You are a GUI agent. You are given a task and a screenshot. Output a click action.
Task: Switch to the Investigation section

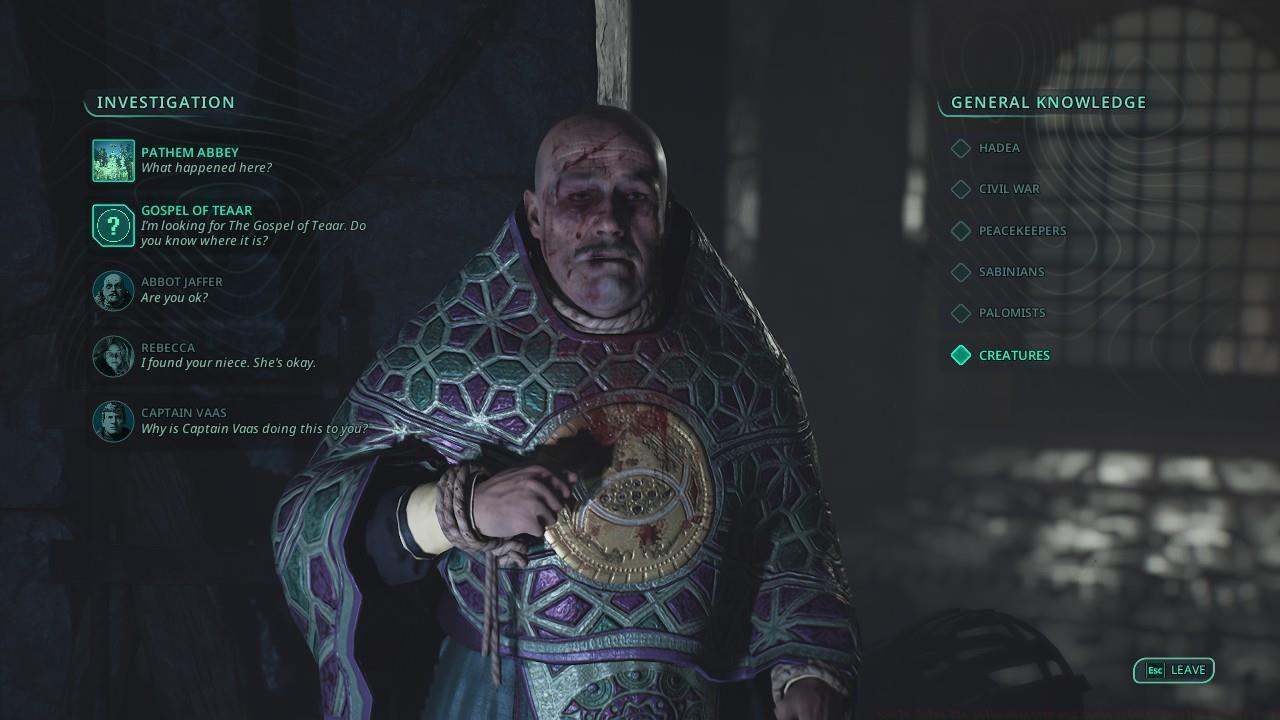(165, 102)
